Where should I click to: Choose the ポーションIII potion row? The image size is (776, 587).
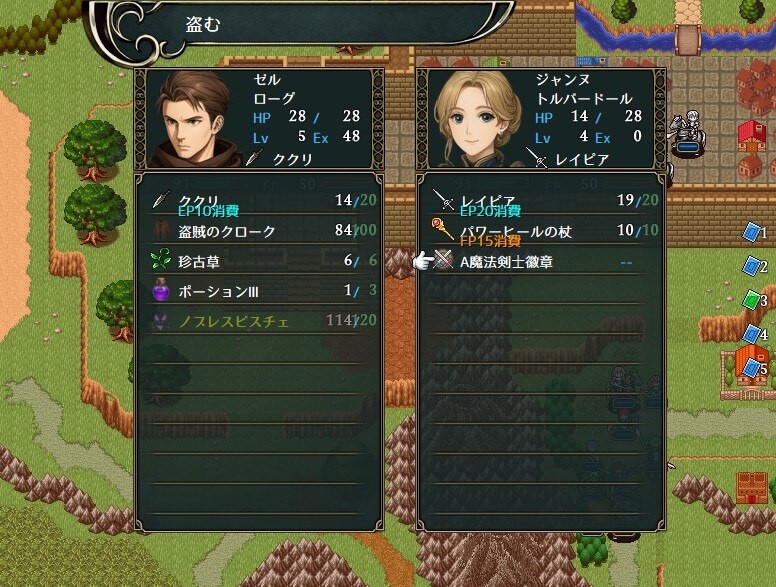(258, 292)
